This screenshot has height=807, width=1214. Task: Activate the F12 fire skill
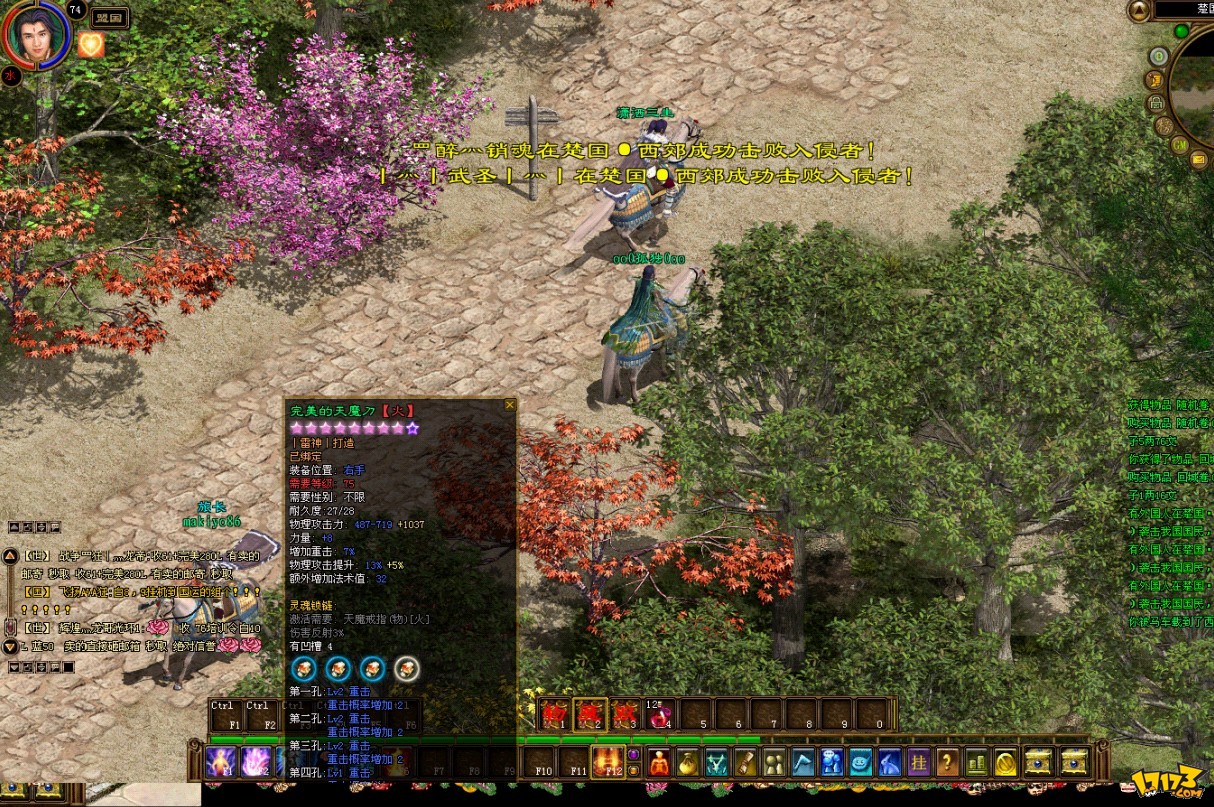(607, 762)
